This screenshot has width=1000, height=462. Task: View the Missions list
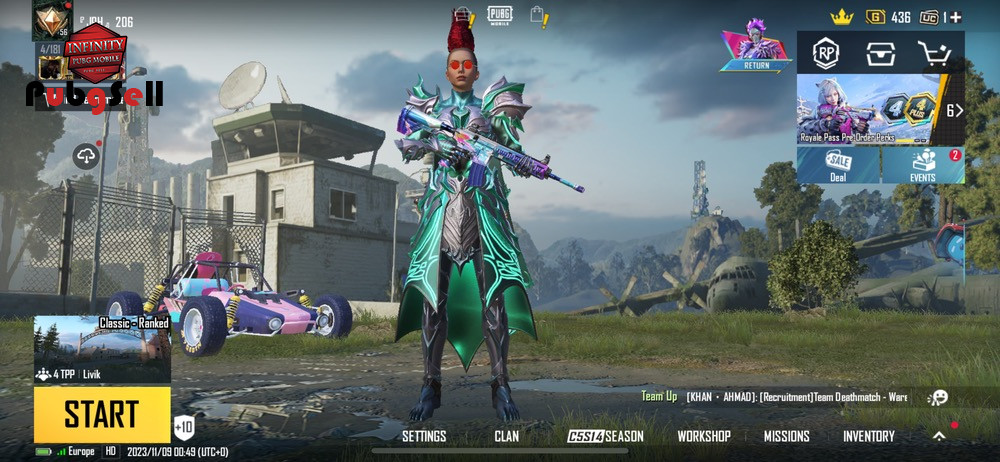coord(787,436)
